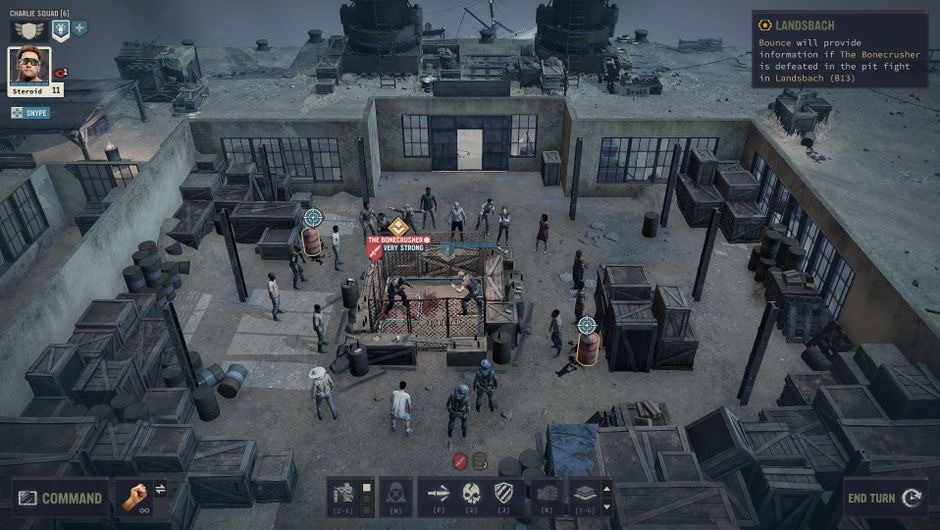Viewport: 940px width, 530px height.
Task: Select the blue backpack squad badge
Action: click(x=60, y=31)
